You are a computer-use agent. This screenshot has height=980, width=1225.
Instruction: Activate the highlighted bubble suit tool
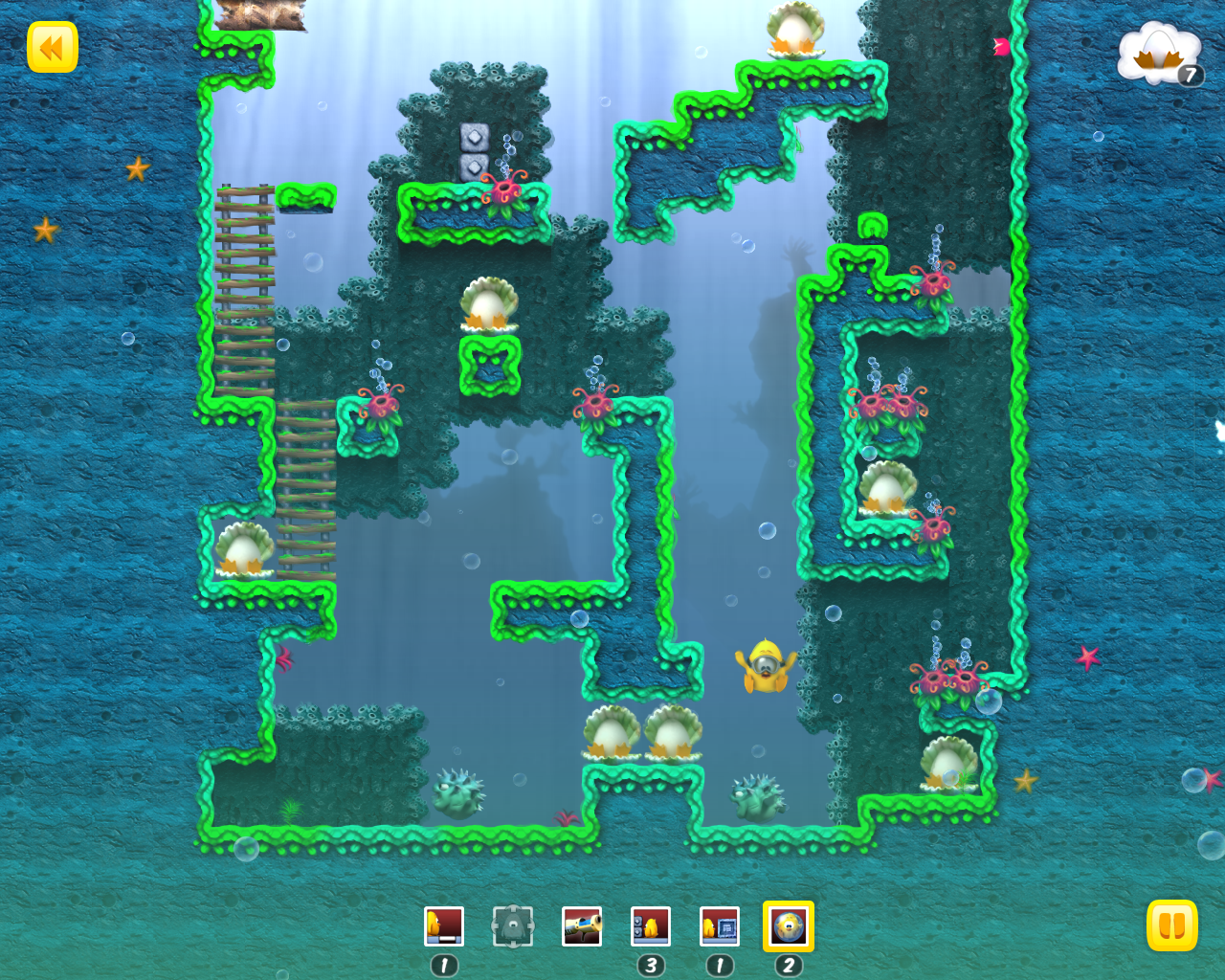click(789, 926)
